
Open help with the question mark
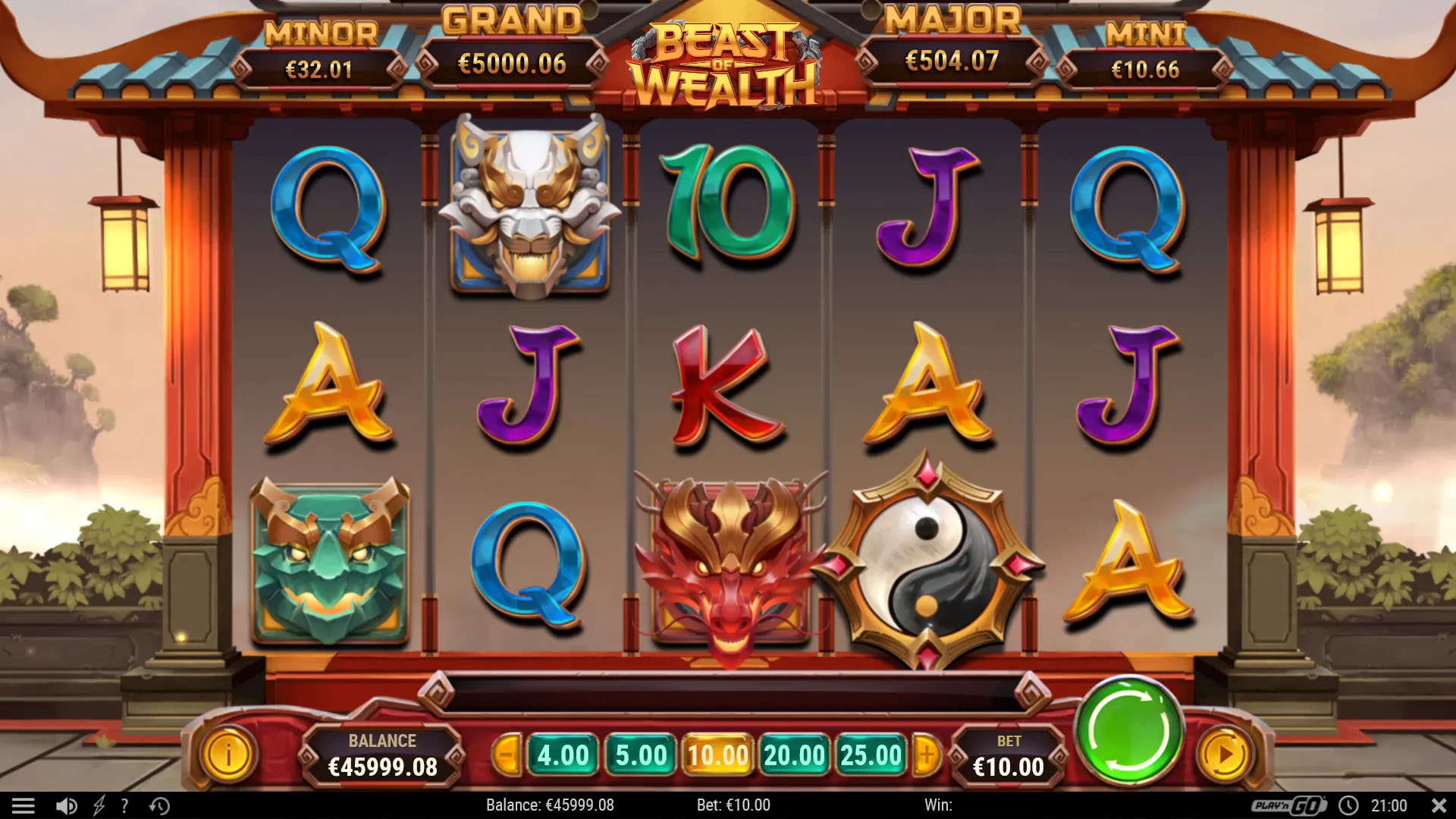point(124,805)
